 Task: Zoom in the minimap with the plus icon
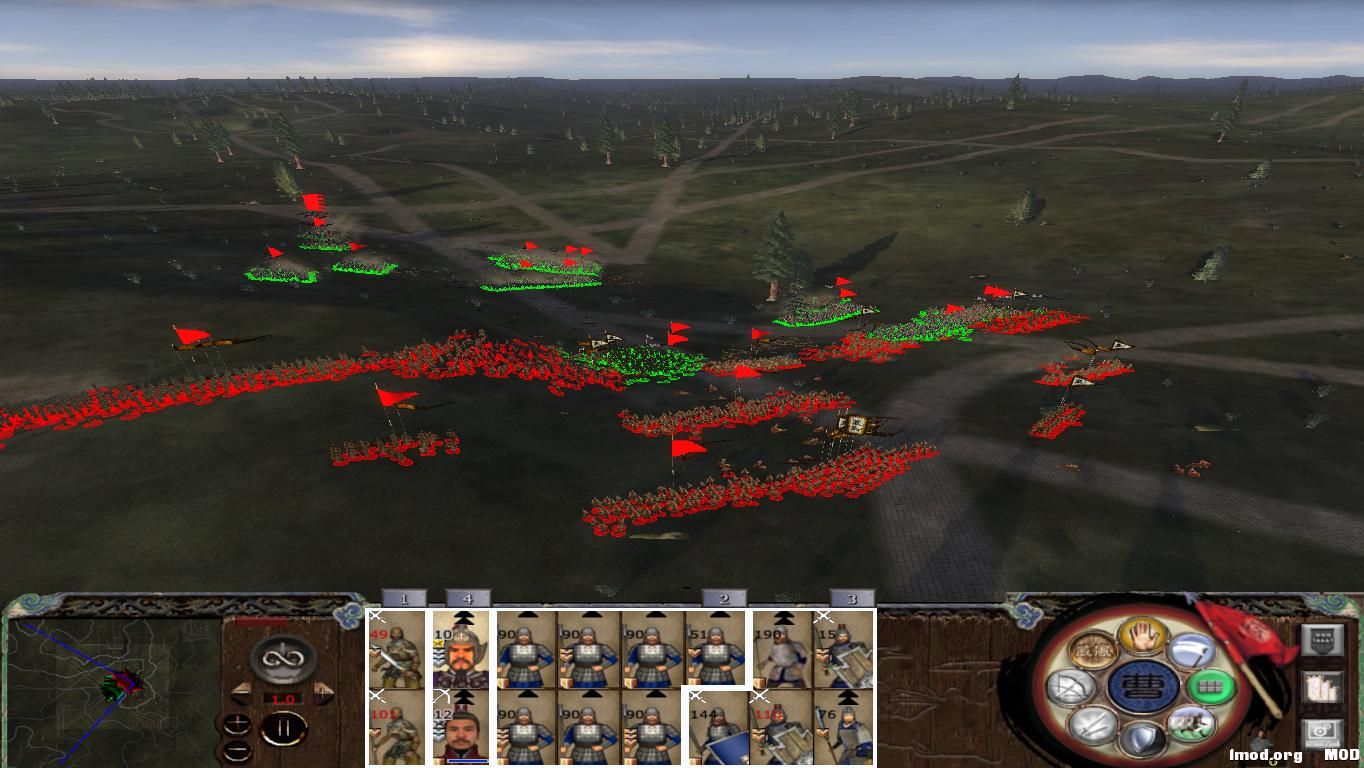tap(238, 725)
